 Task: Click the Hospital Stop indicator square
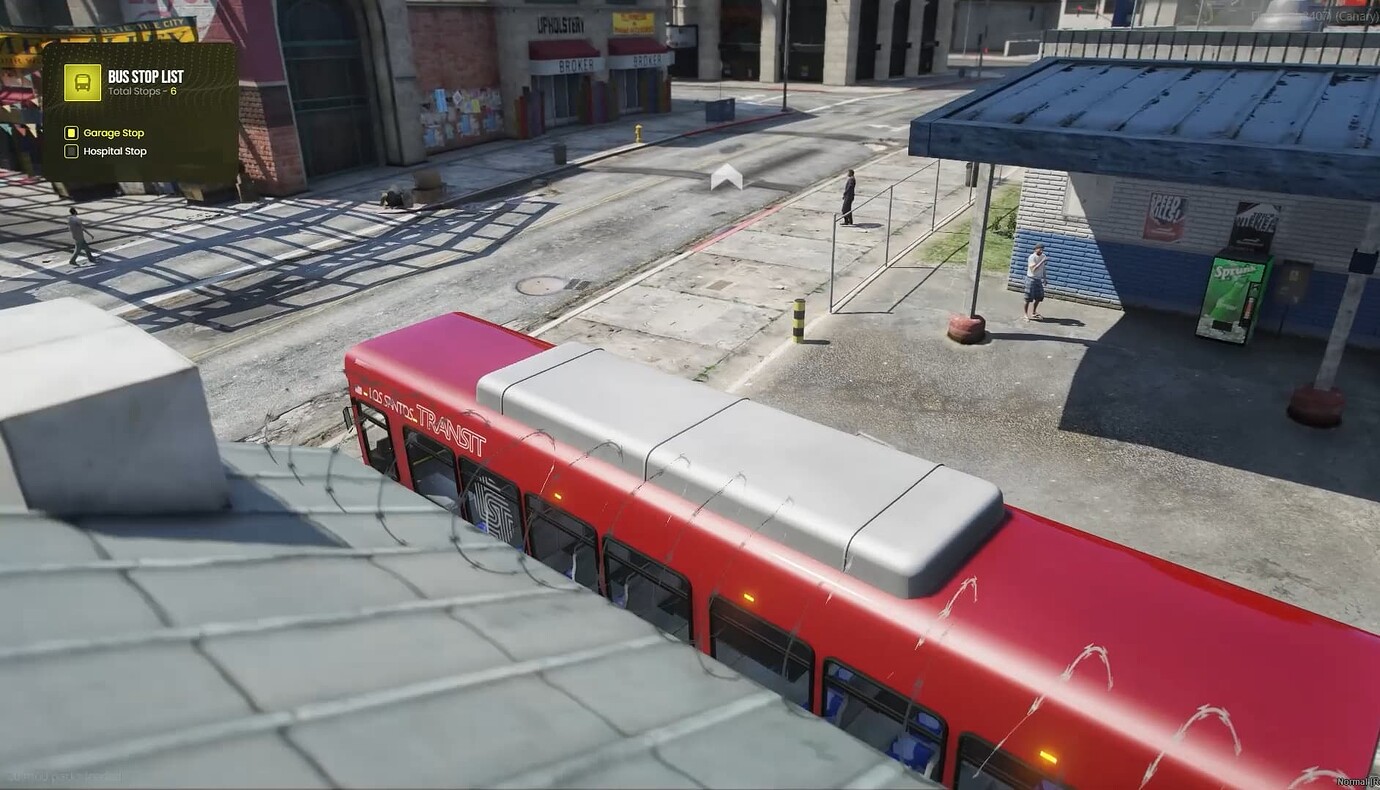coord(70,151)
